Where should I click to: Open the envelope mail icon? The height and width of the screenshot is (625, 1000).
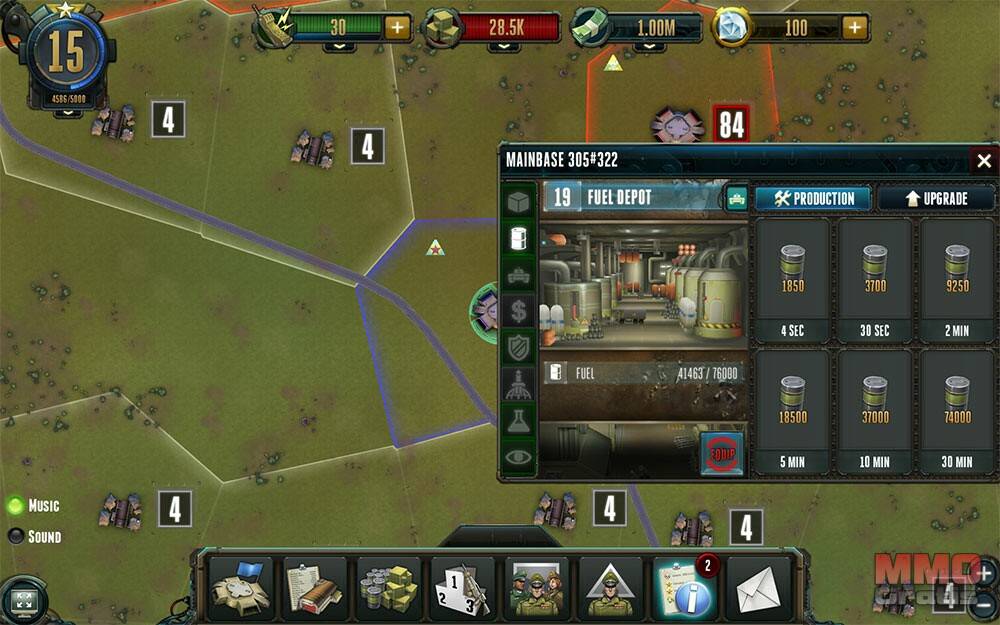point(759,589)
